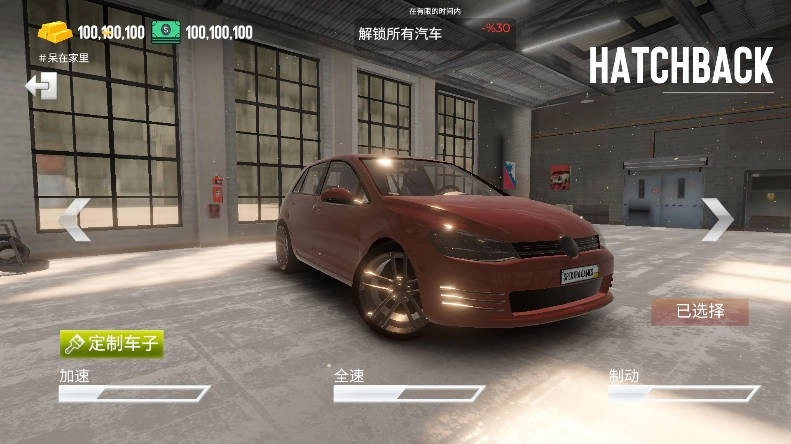
Task: Open the green cash currency shop
Action: [166, 32]
